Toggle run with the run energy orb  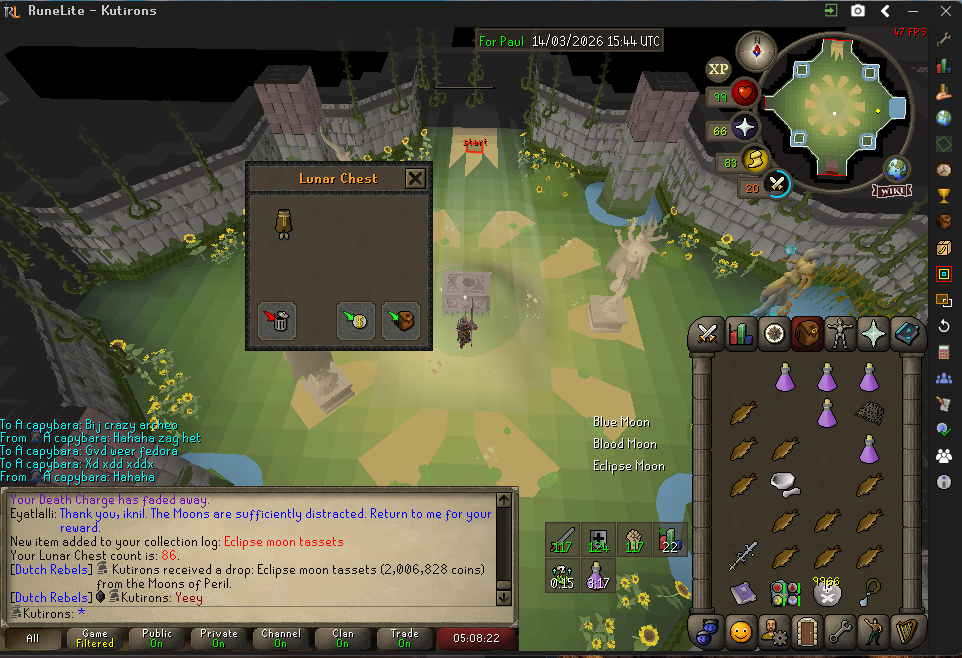752,159
